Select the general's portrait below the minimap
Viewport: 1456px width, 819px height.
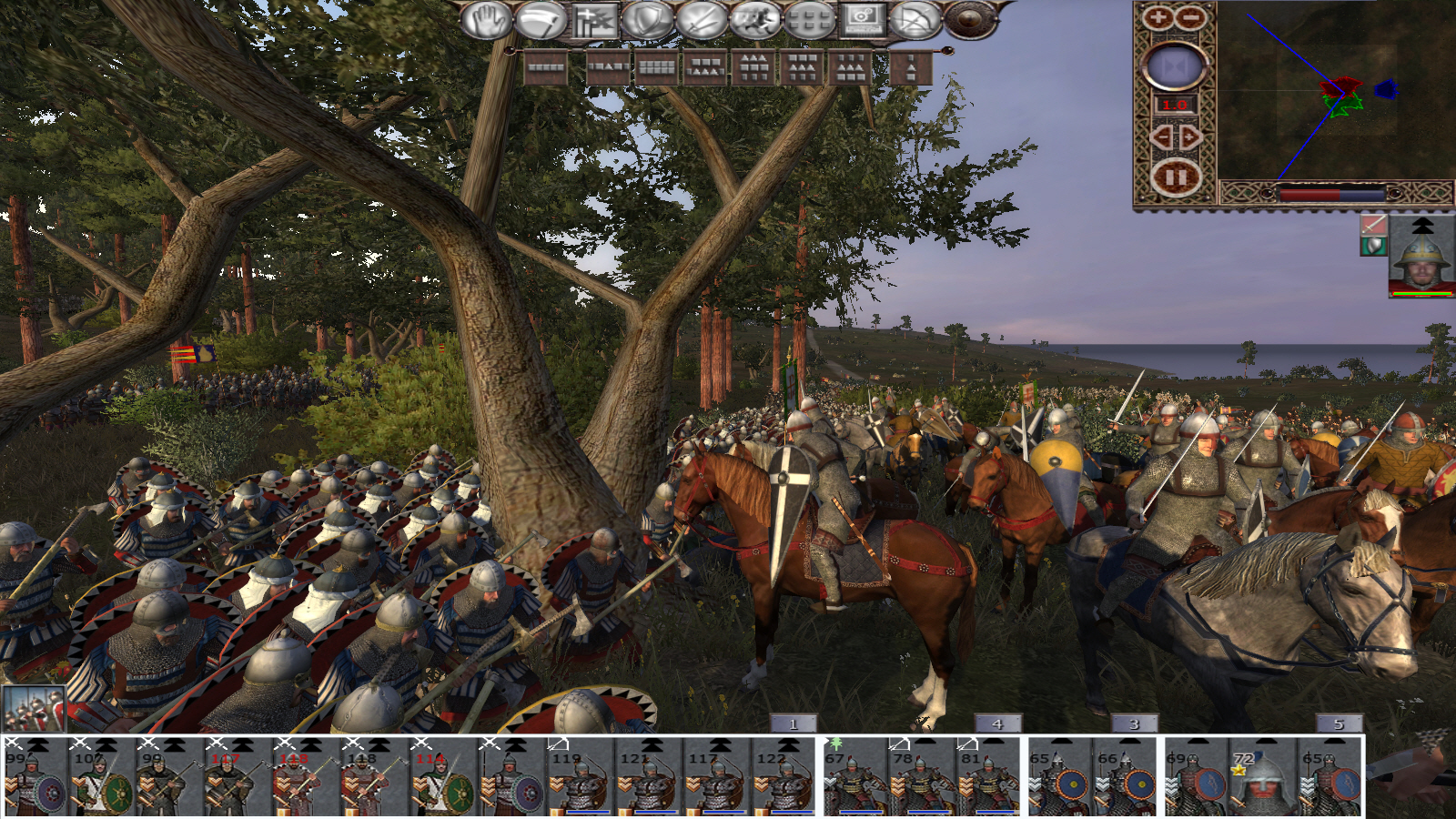coord(1421,257)
